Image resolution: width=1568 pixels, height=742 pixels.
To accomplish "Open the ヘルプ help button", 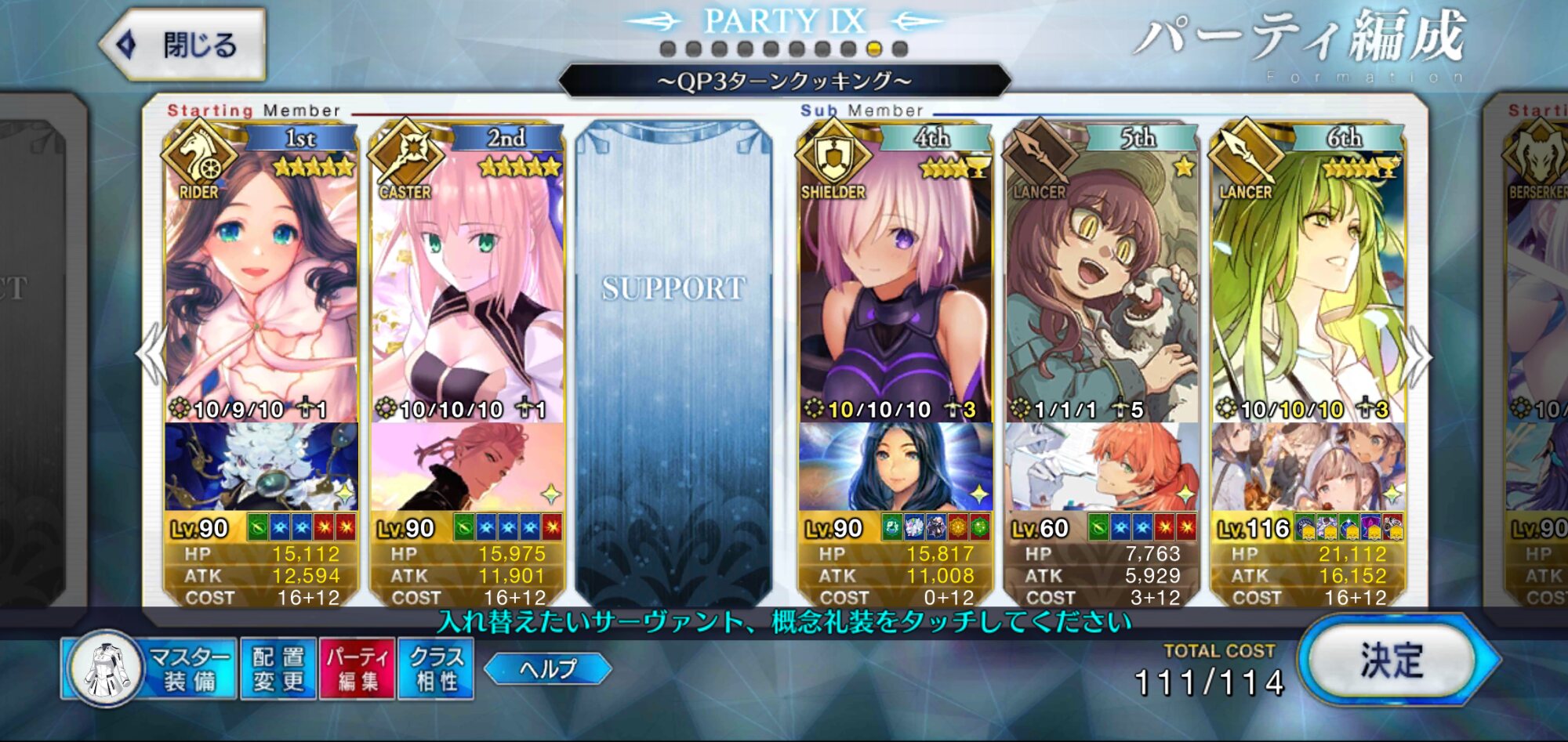I will pyautogui.click(x=547, y=668).
